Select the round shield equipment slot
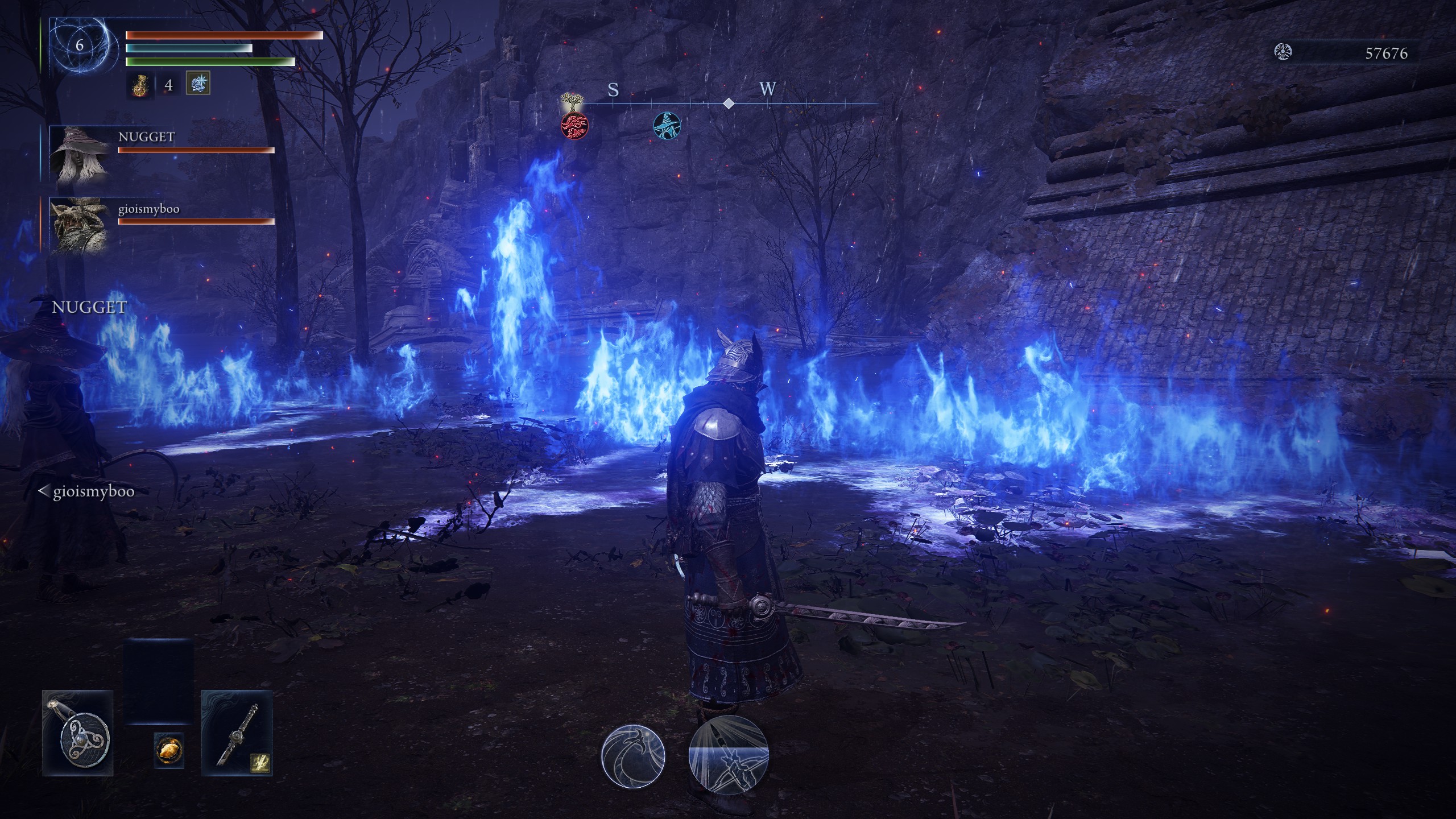This screenshot has width=1456, height=819. (78, 733)
